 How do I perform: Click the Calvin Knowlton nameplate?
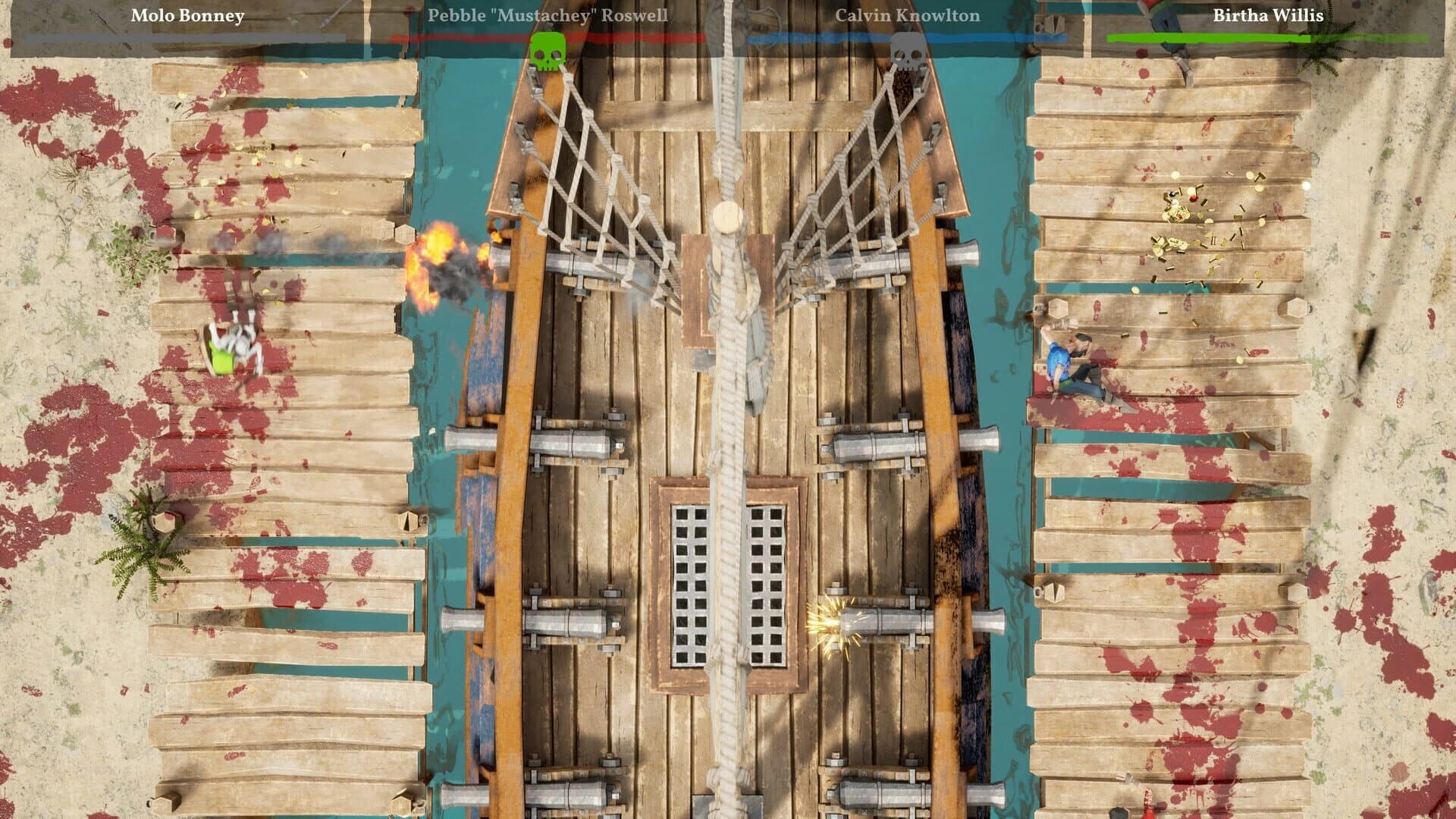pyautogui.click(x=899, y=15)
